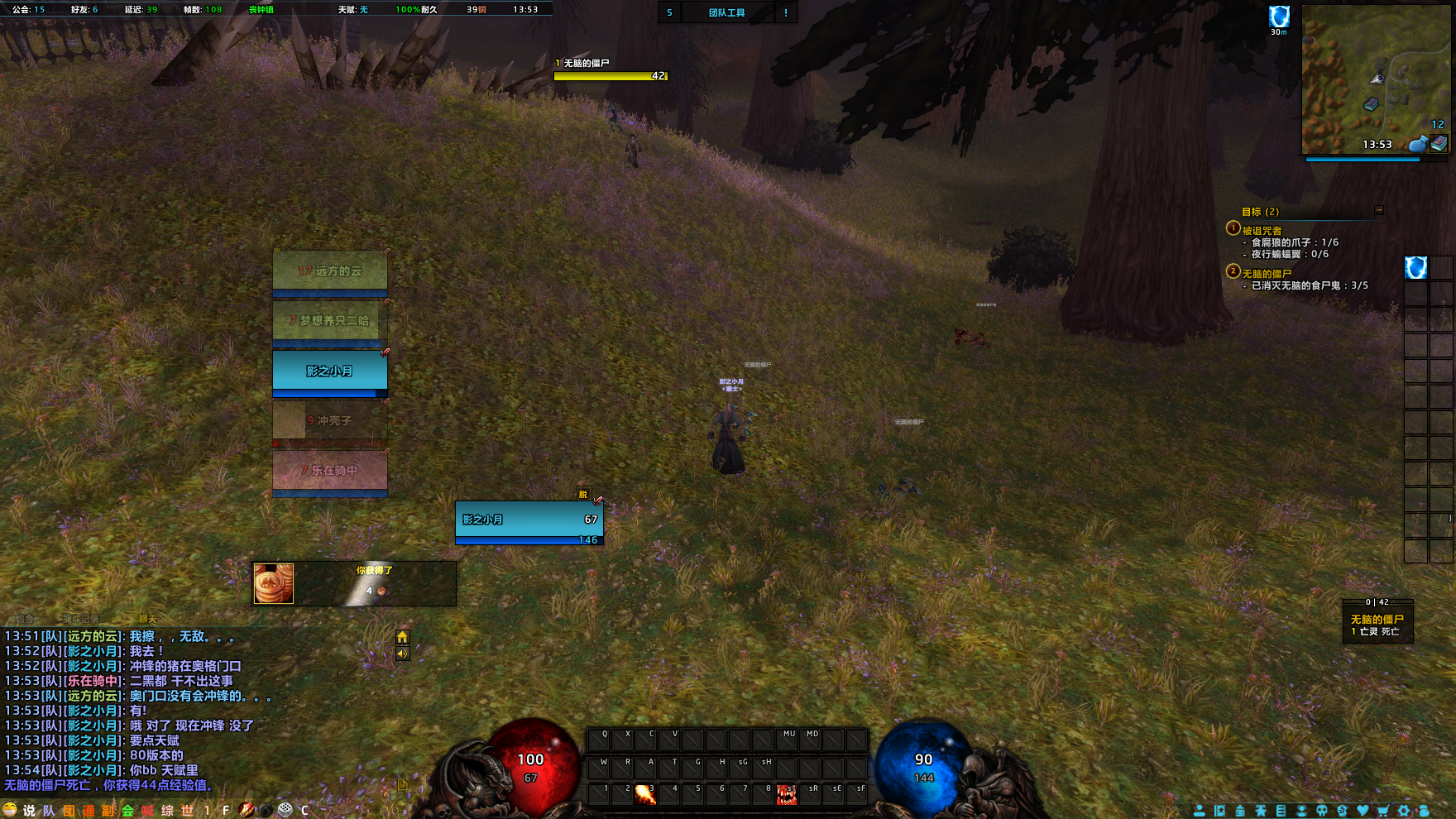This screenshot has height=819, width=1456.
Task: Select party member 冲亮子's frame
Action: coord(329,421)
